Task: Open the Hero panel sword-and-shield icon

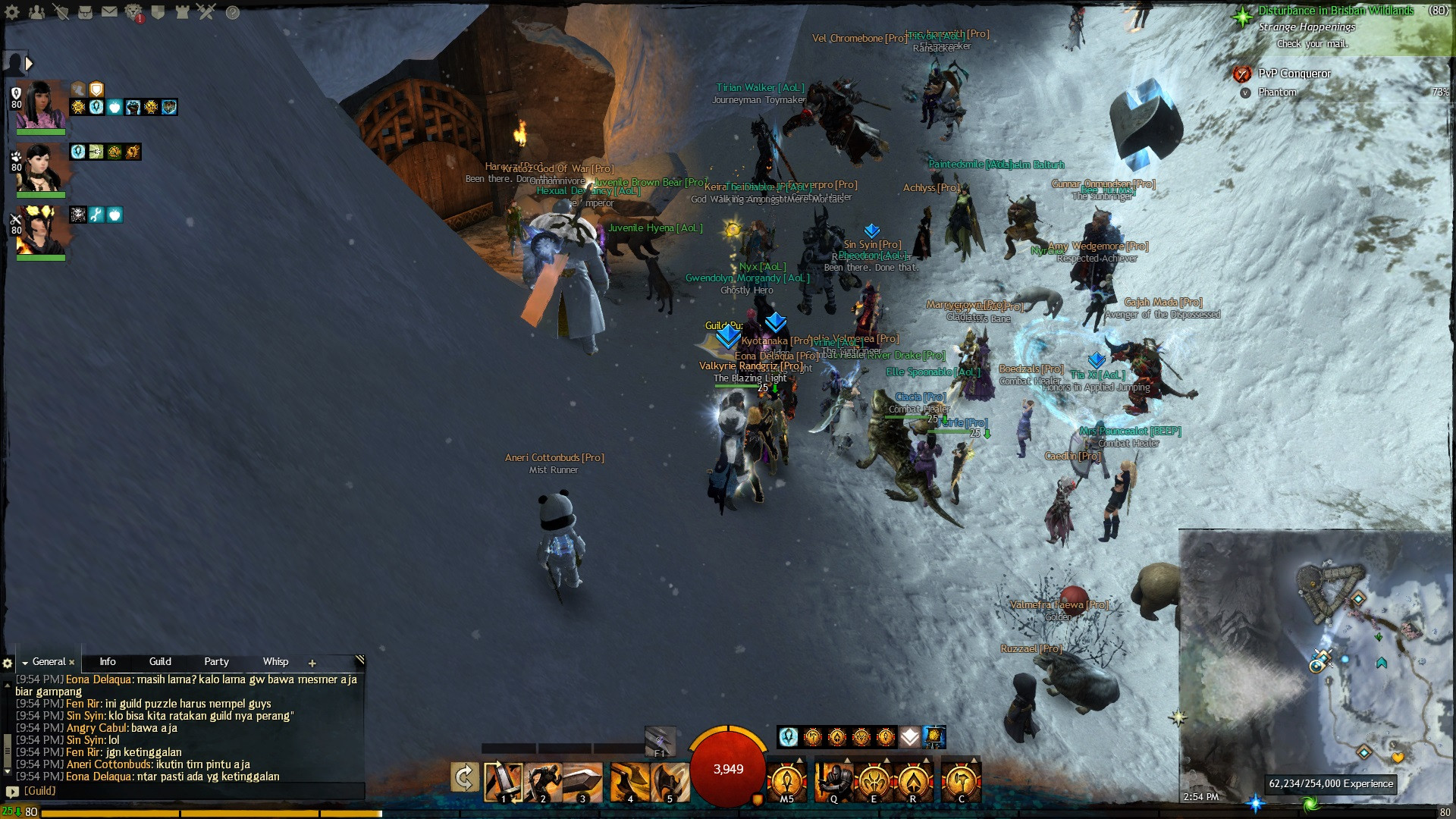Action: click(61, 11)
